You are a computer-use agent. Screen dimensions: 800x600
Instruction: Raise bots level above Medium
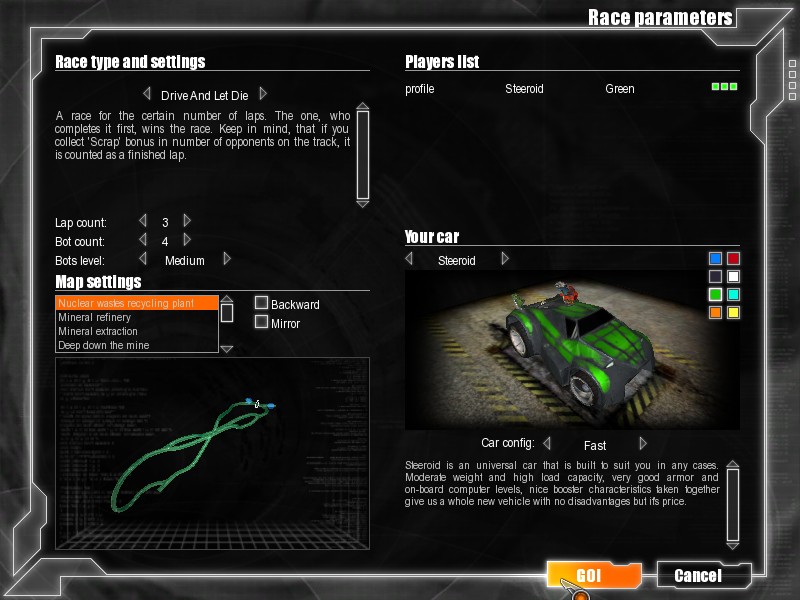(x=227, y=259)
